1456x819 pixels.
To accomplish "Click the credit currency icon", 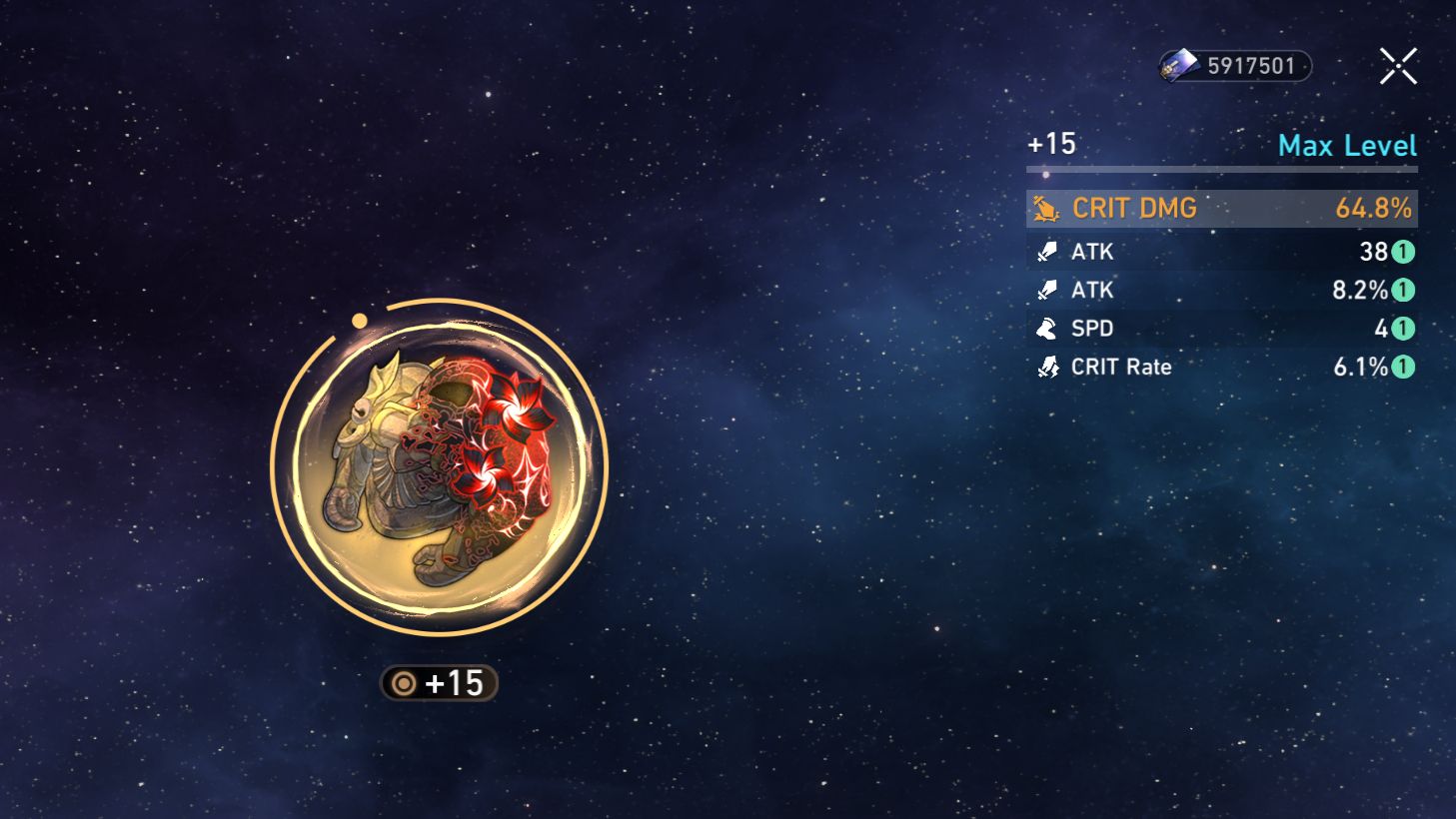I will (x=1179, y=66).
